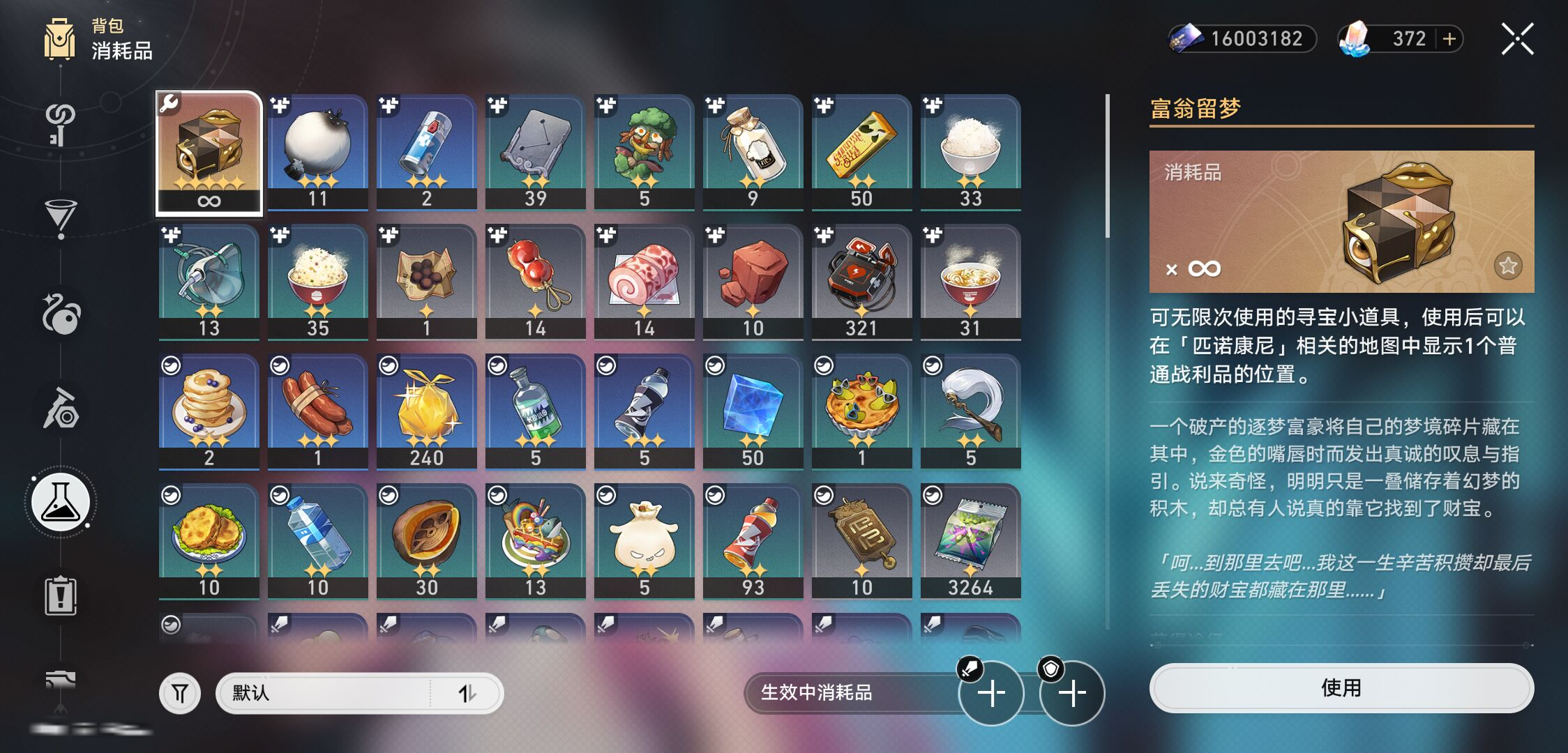Choose the pancake stack item
This screenshot has height=753, width=1568.
tap(209, 411)
